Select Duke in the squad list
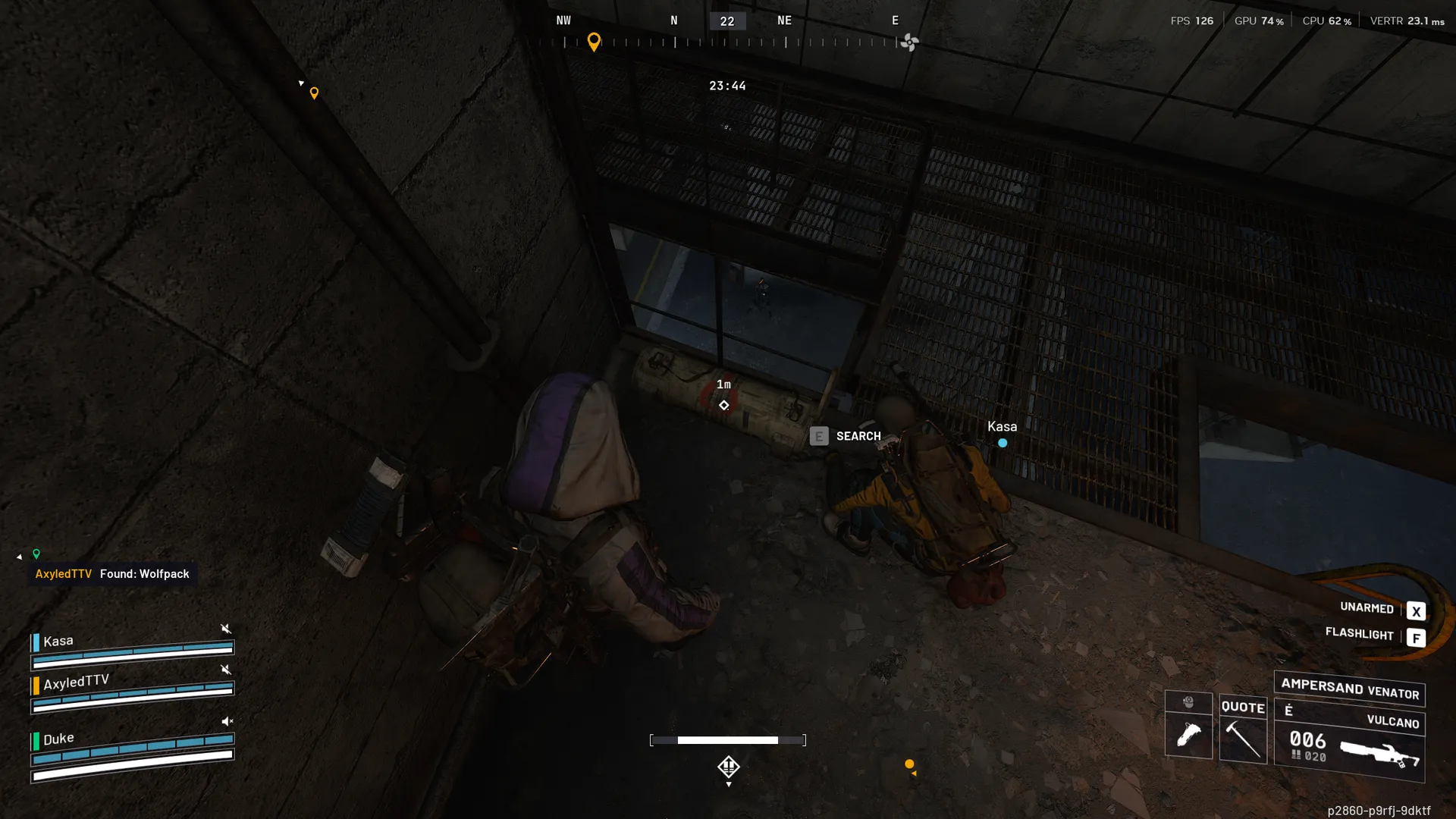Screen dimensions: 1456x819 pyautogui.click(x=58, y=739)
